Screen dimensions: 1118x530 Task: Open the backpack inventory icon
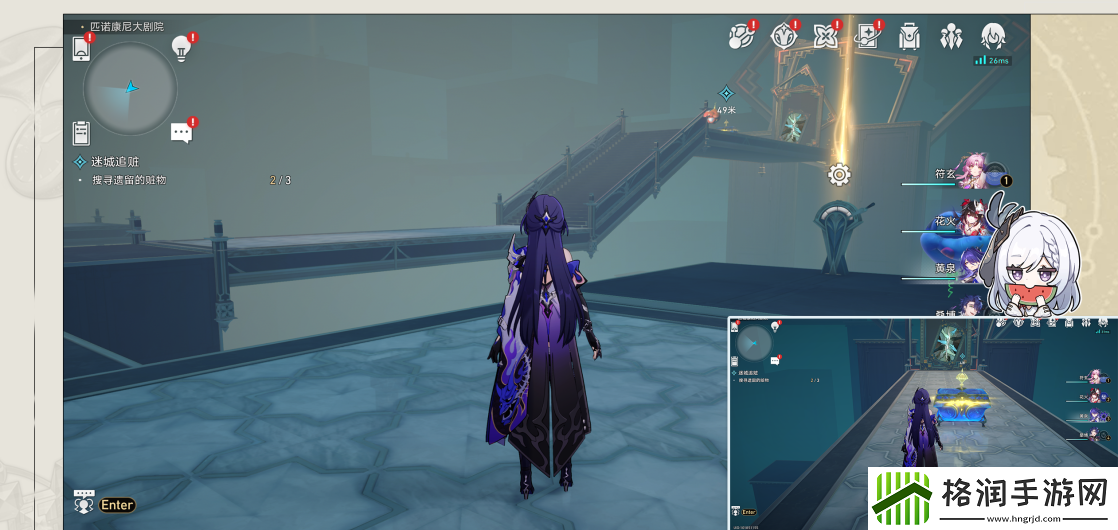point(908,37)
